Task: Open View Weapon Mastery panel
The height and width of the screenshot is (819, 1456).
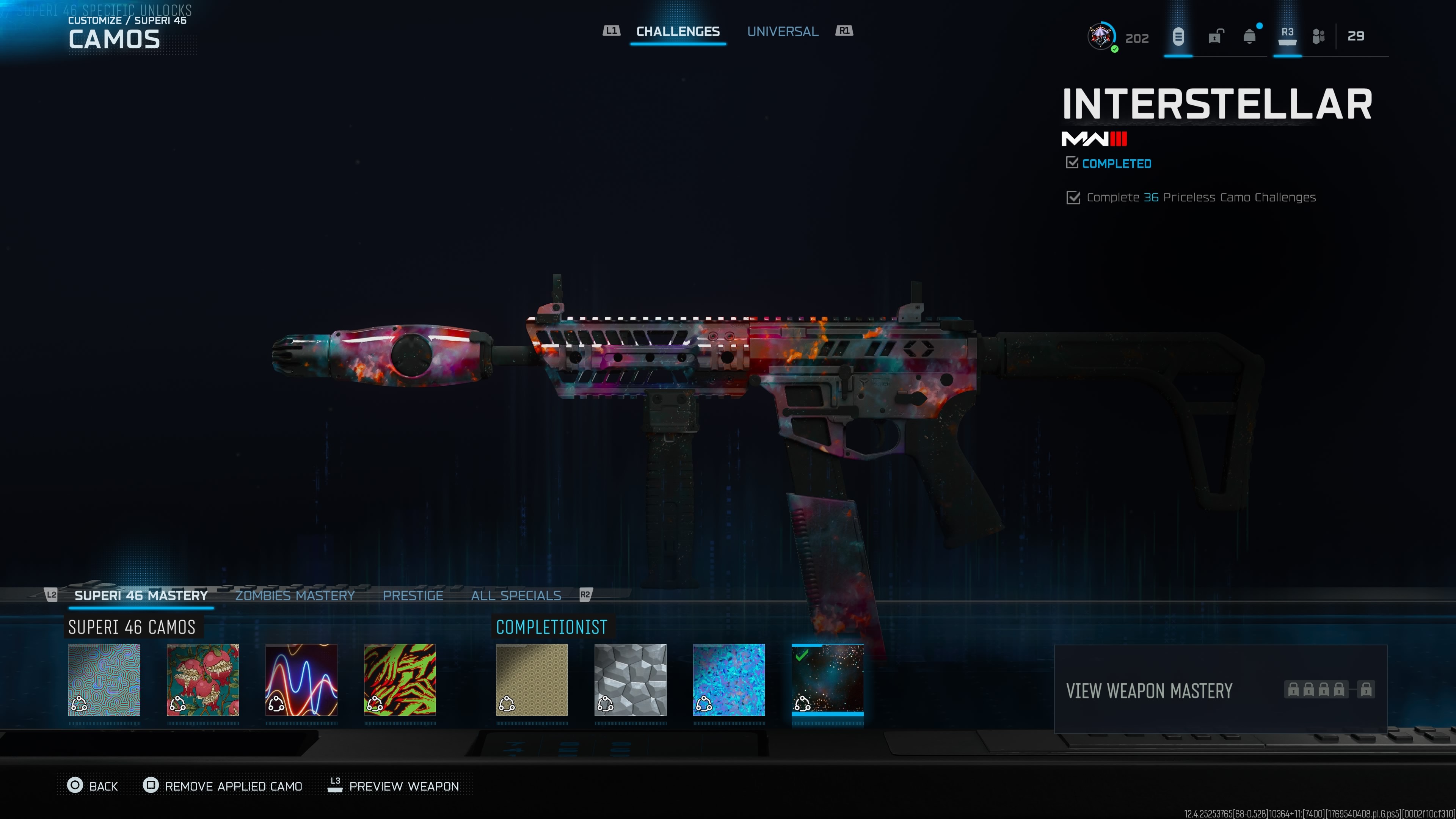Action: pos(1220,690)
